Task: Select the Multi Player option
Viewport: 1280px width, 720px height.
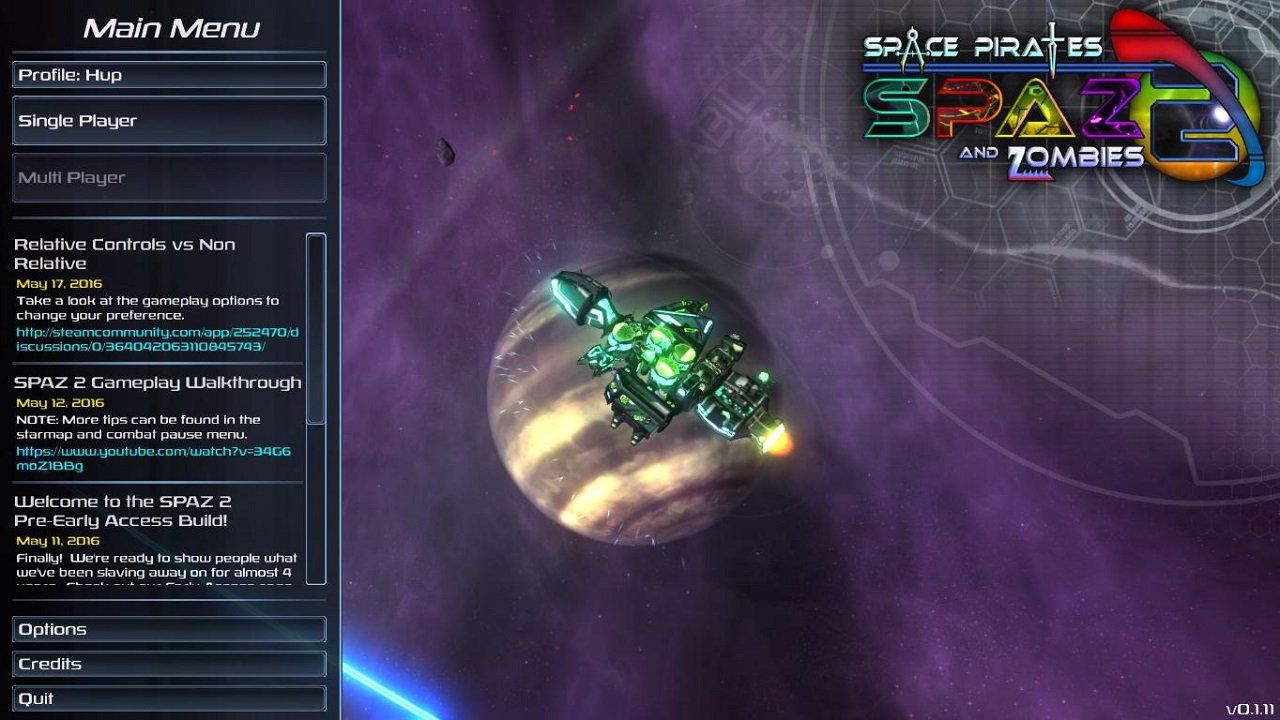Action: pyautogui.click(x=168, y=177)
